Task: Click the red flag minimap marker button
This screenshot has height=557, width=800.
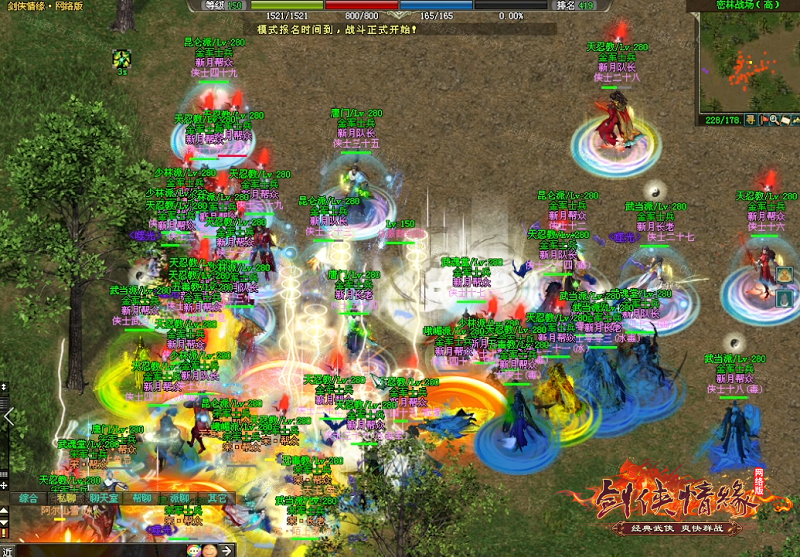Action: 763,121
